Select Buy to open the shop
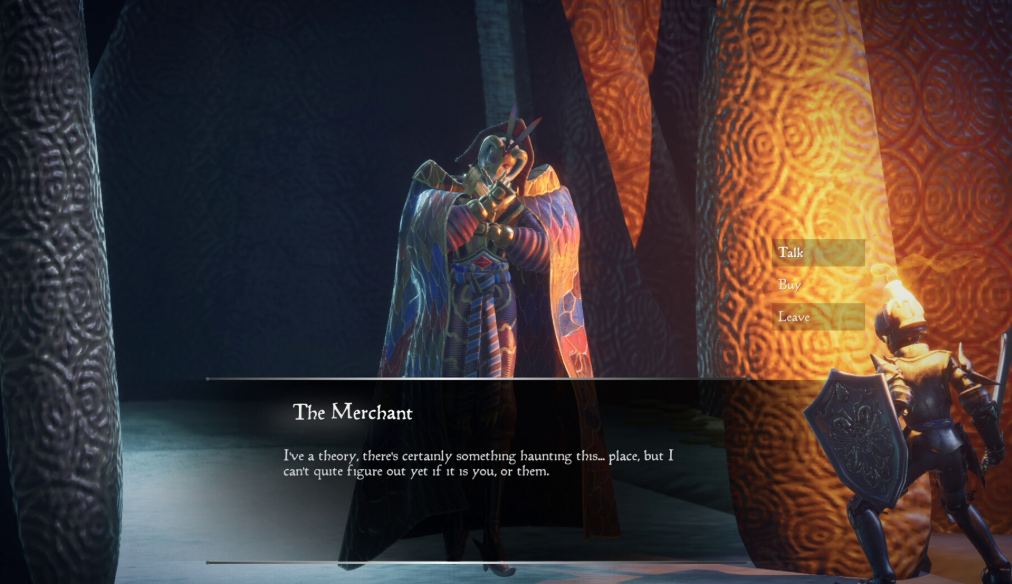Screen dimensions: 1012x584 [x=817, y=285]
